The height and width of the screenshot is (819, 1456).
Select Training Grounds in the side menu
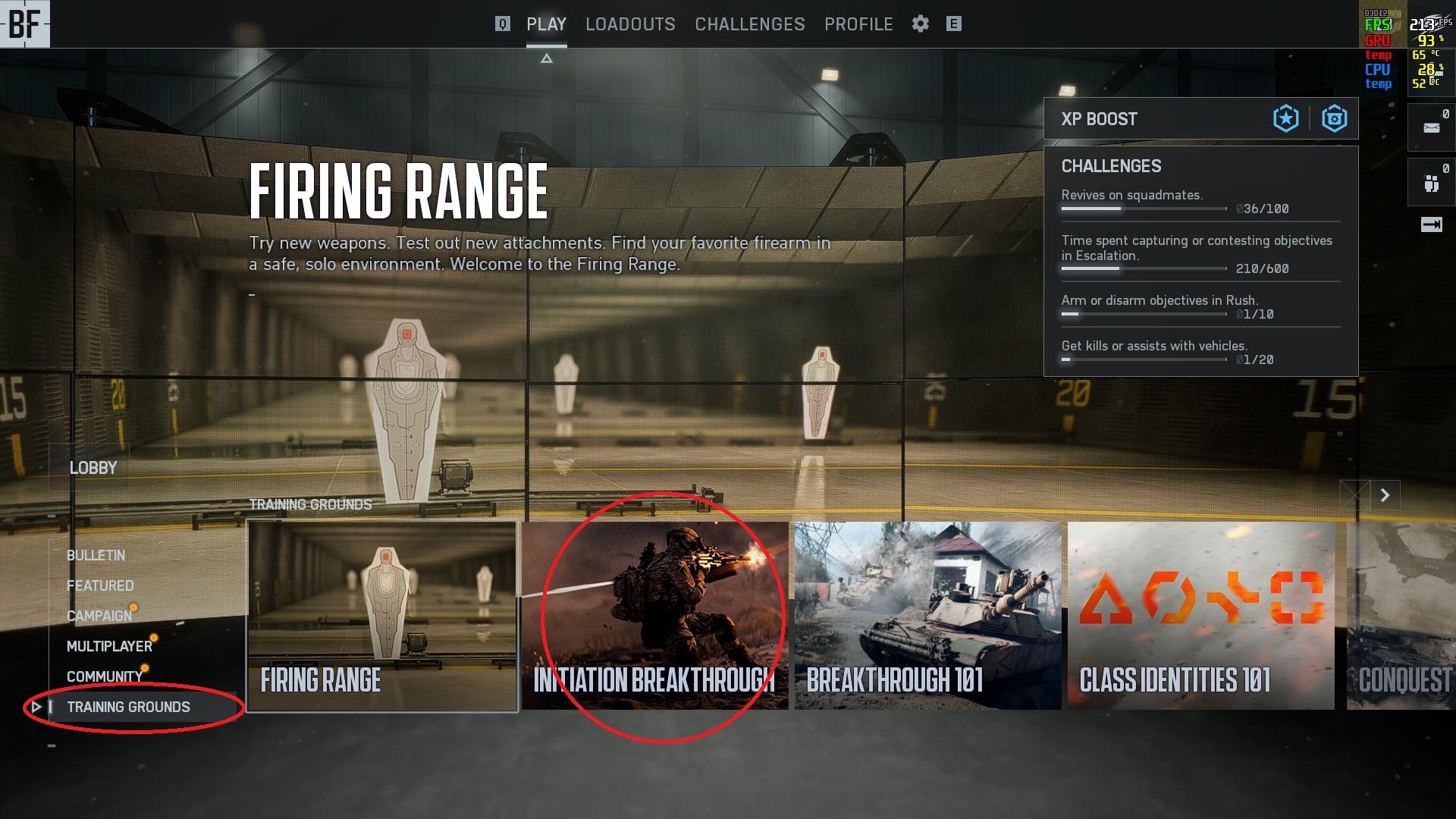point(128,707)
